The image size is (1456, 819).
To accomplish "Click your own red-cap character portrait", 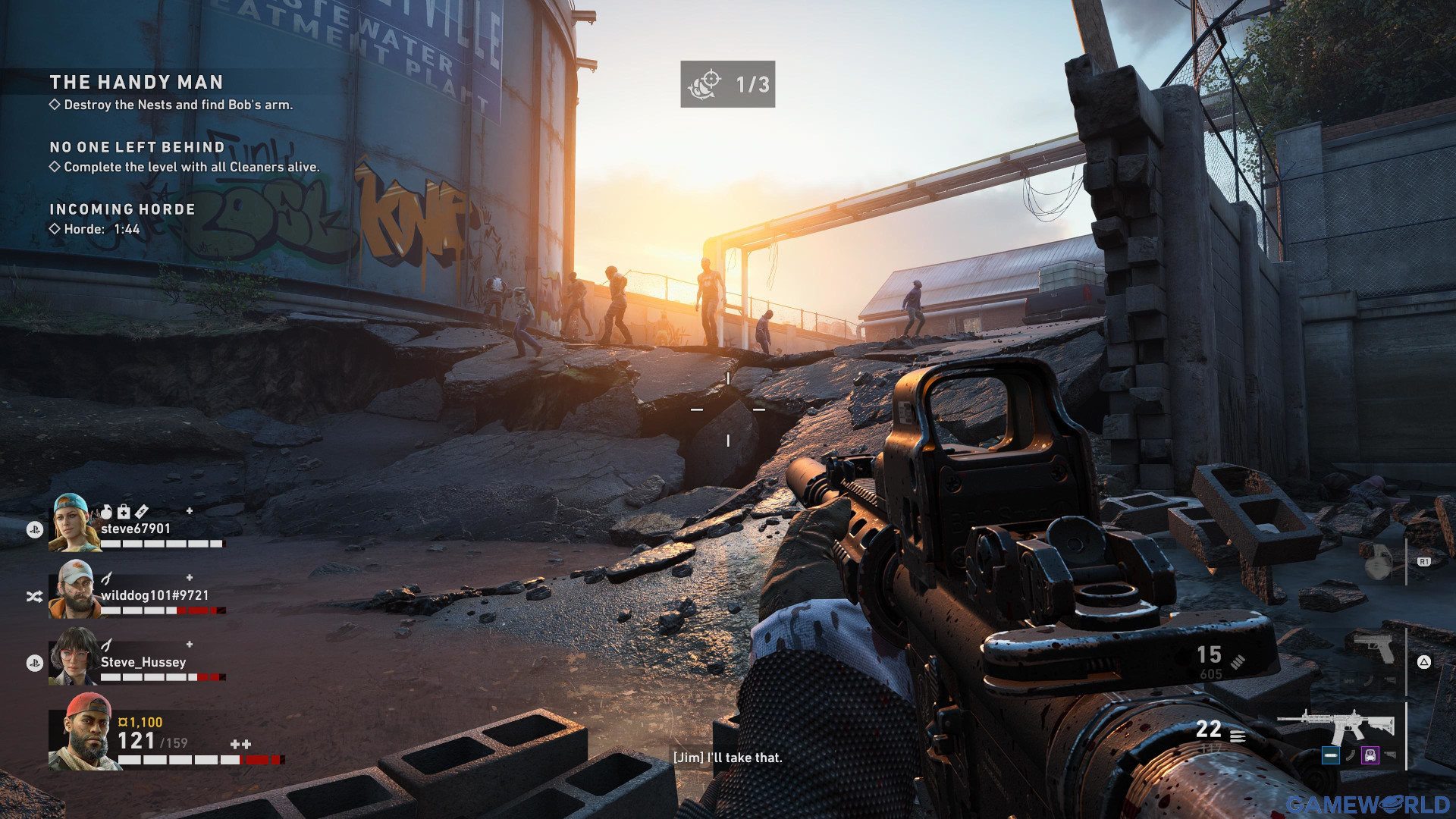I will pos(85,731).
